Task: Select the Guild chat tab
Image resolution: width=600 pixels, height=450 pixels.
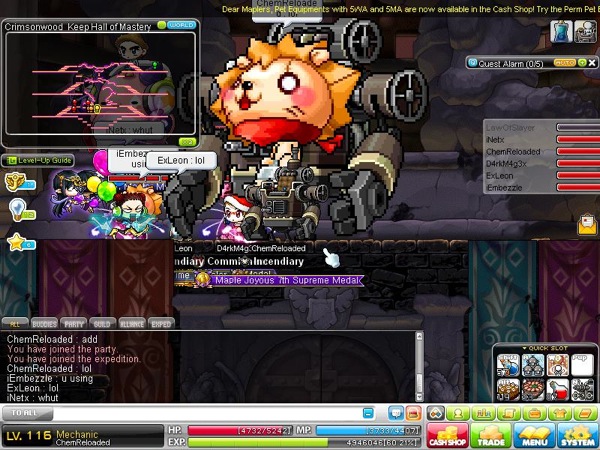Action: click(101, 324)
